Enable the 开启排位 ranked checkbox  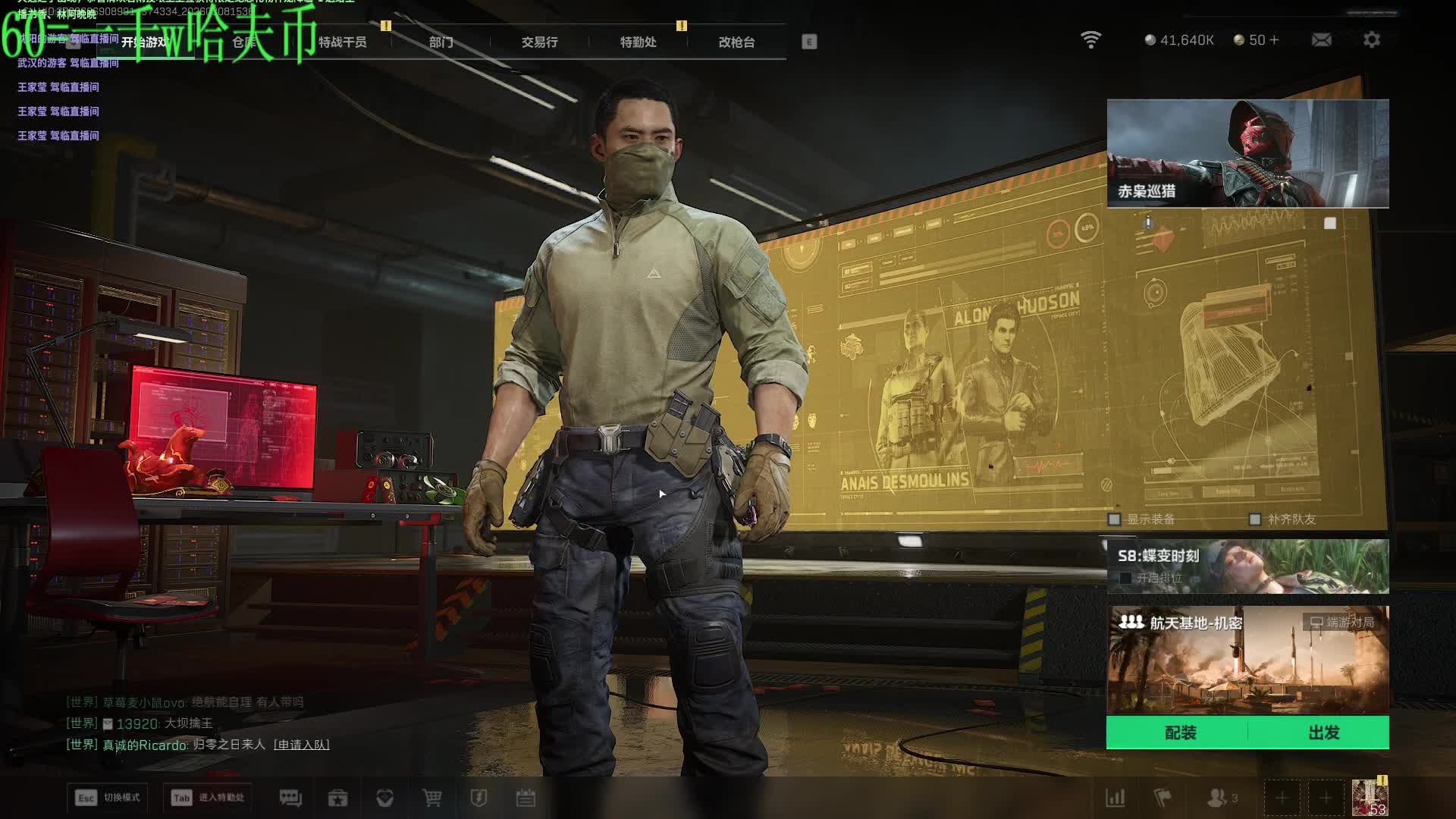(x=1125, y=578)
